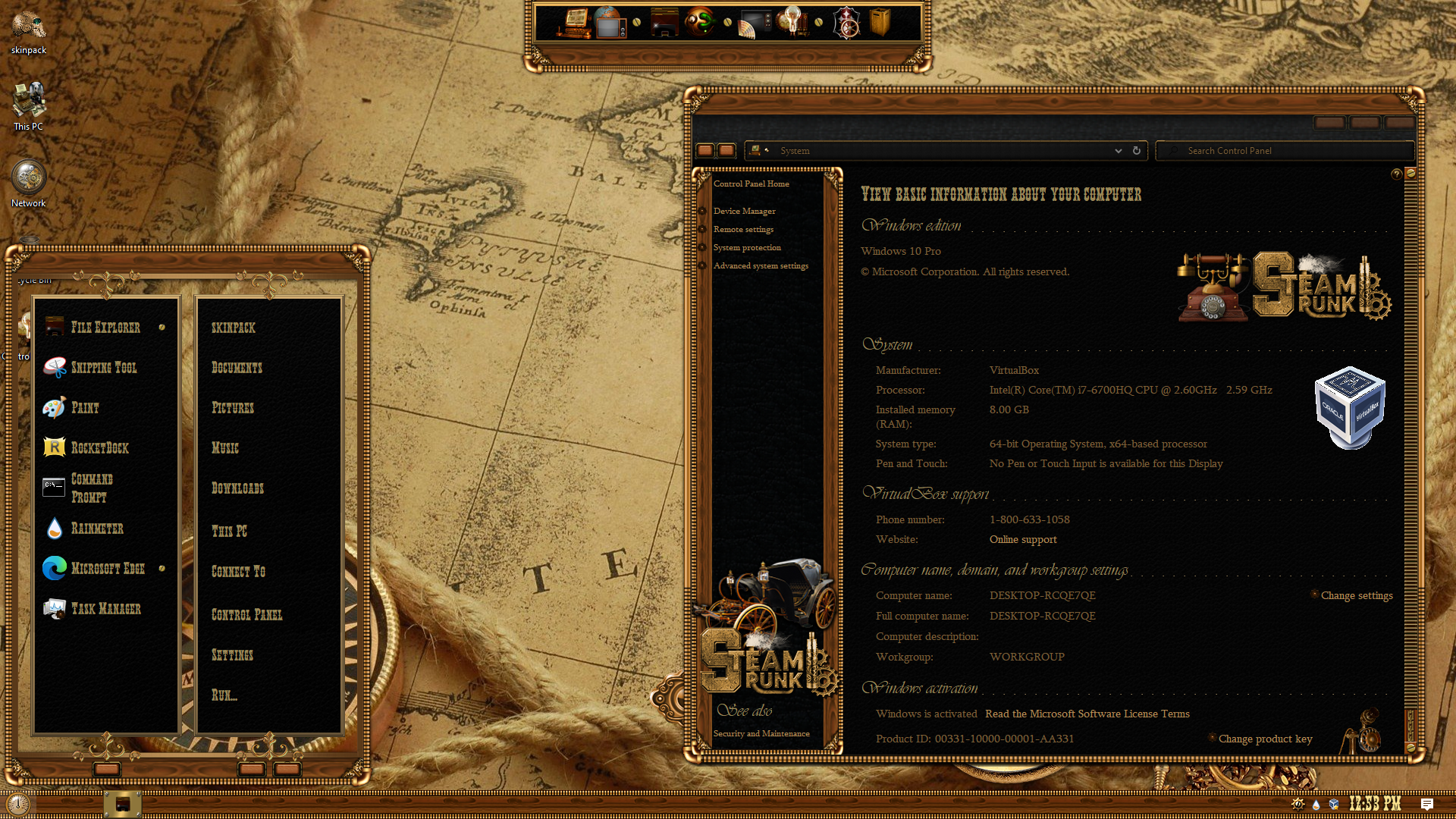Launch the Snipping Tool

103,368
